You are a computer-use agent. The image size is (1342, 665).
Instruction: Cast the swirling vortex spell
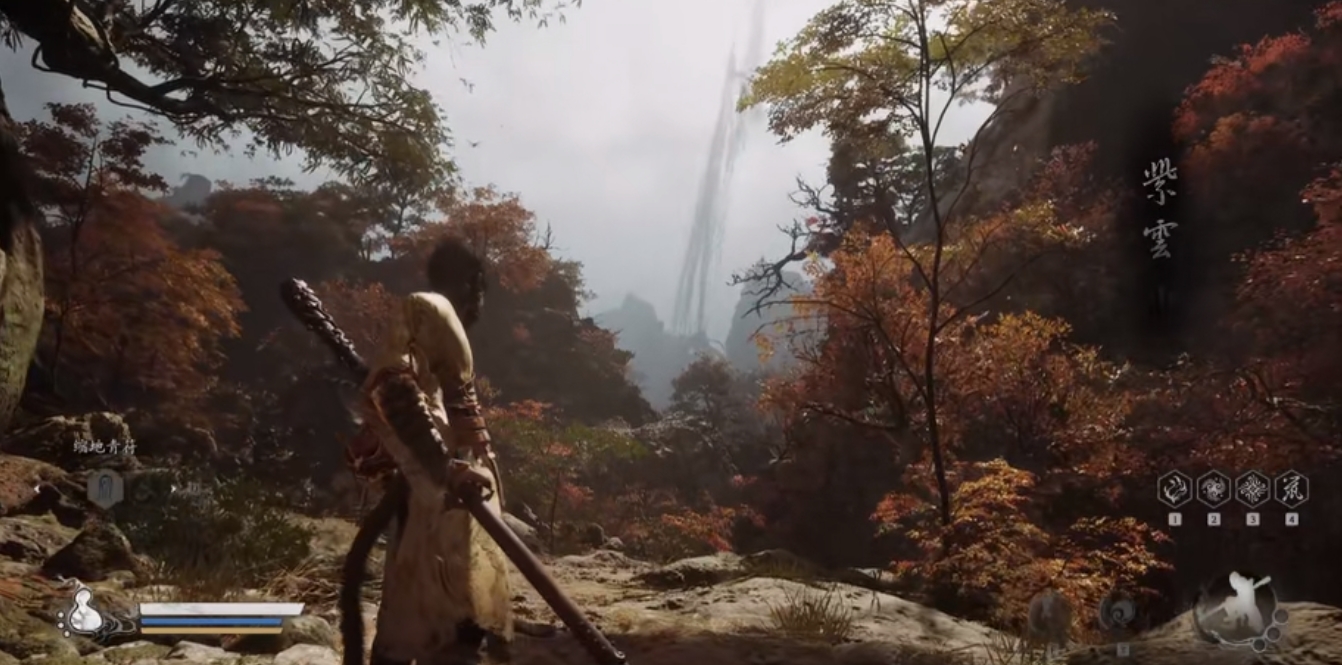coord(1213,489)
